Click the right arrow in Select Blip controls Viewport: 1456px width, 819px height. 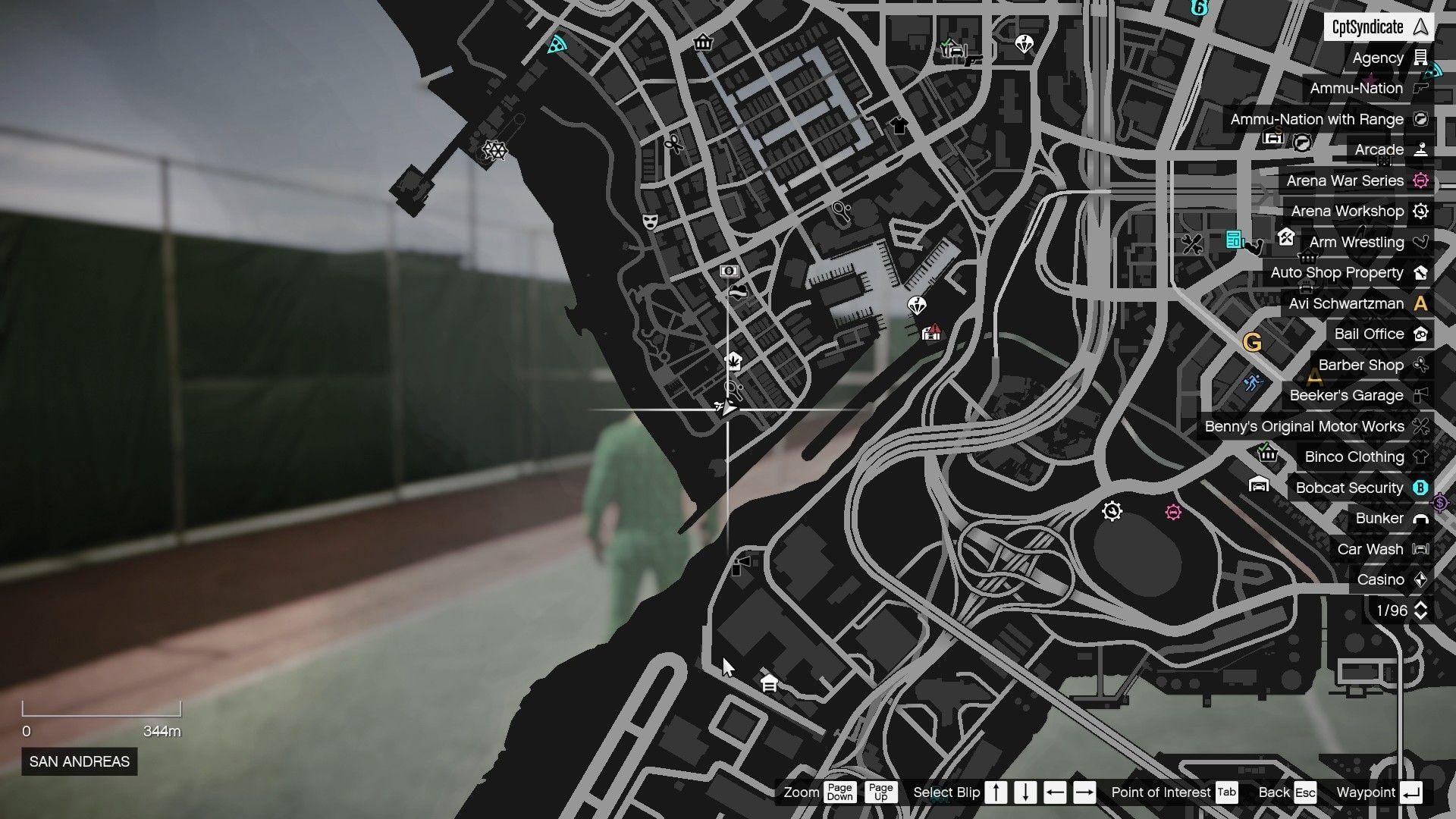(x=1084, y=792)
